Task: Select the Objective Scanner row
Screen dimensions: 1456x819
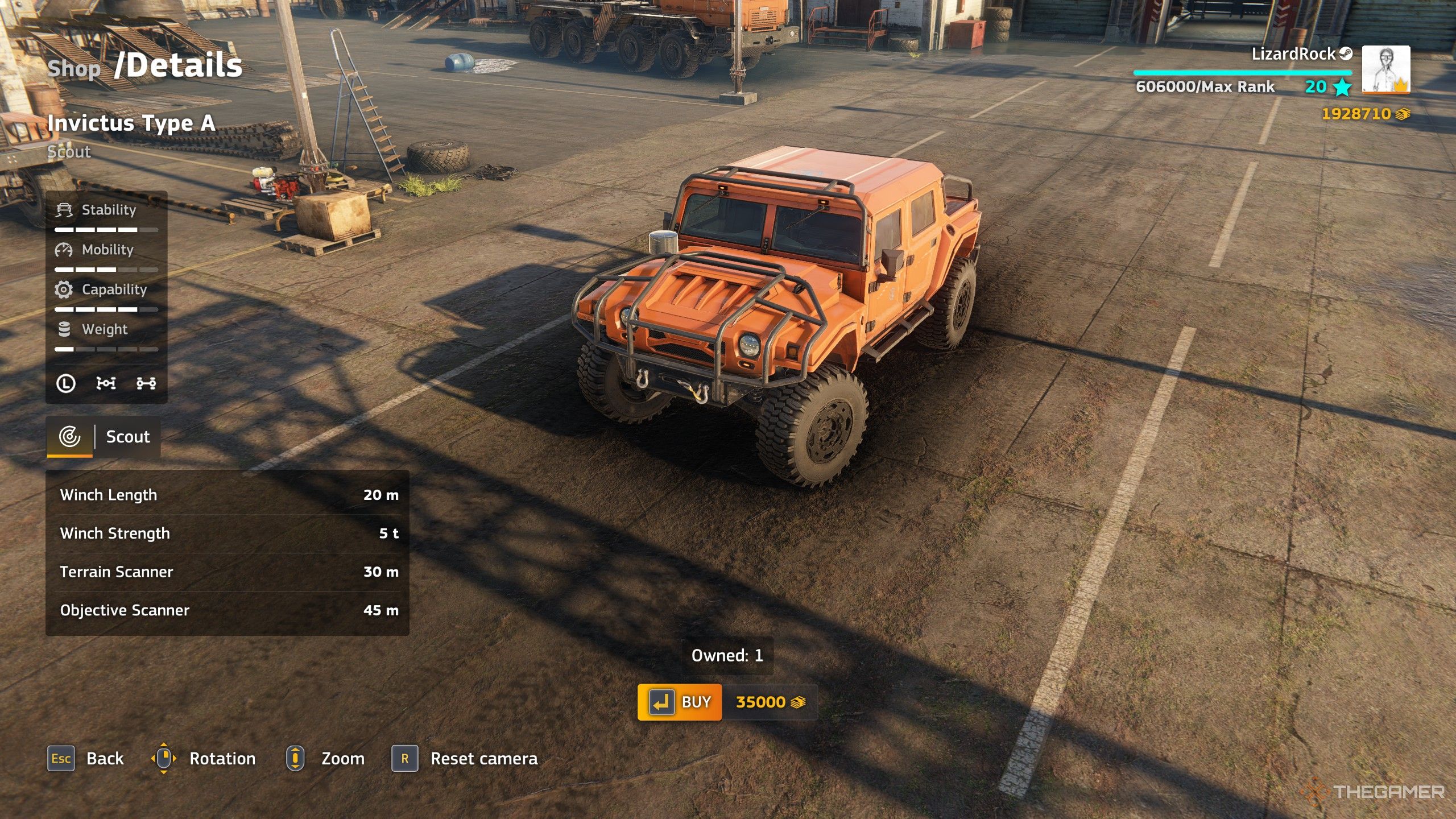Action: (x=227, y=610)
